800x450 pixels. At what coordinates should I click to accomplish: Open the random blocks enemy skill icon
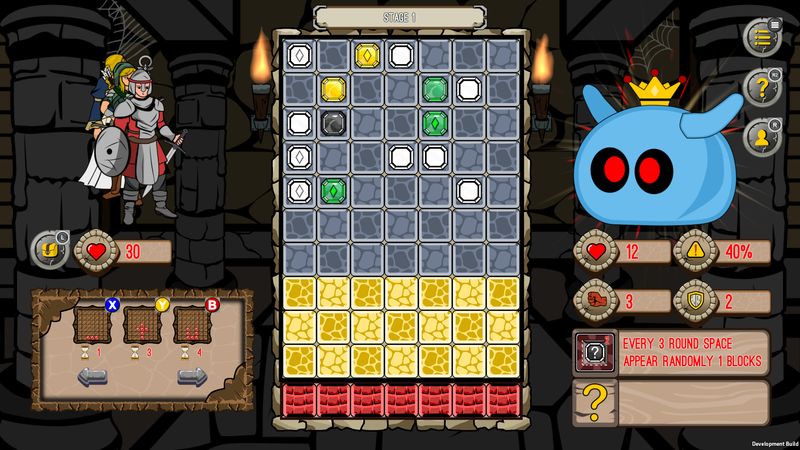coord(593,352)
